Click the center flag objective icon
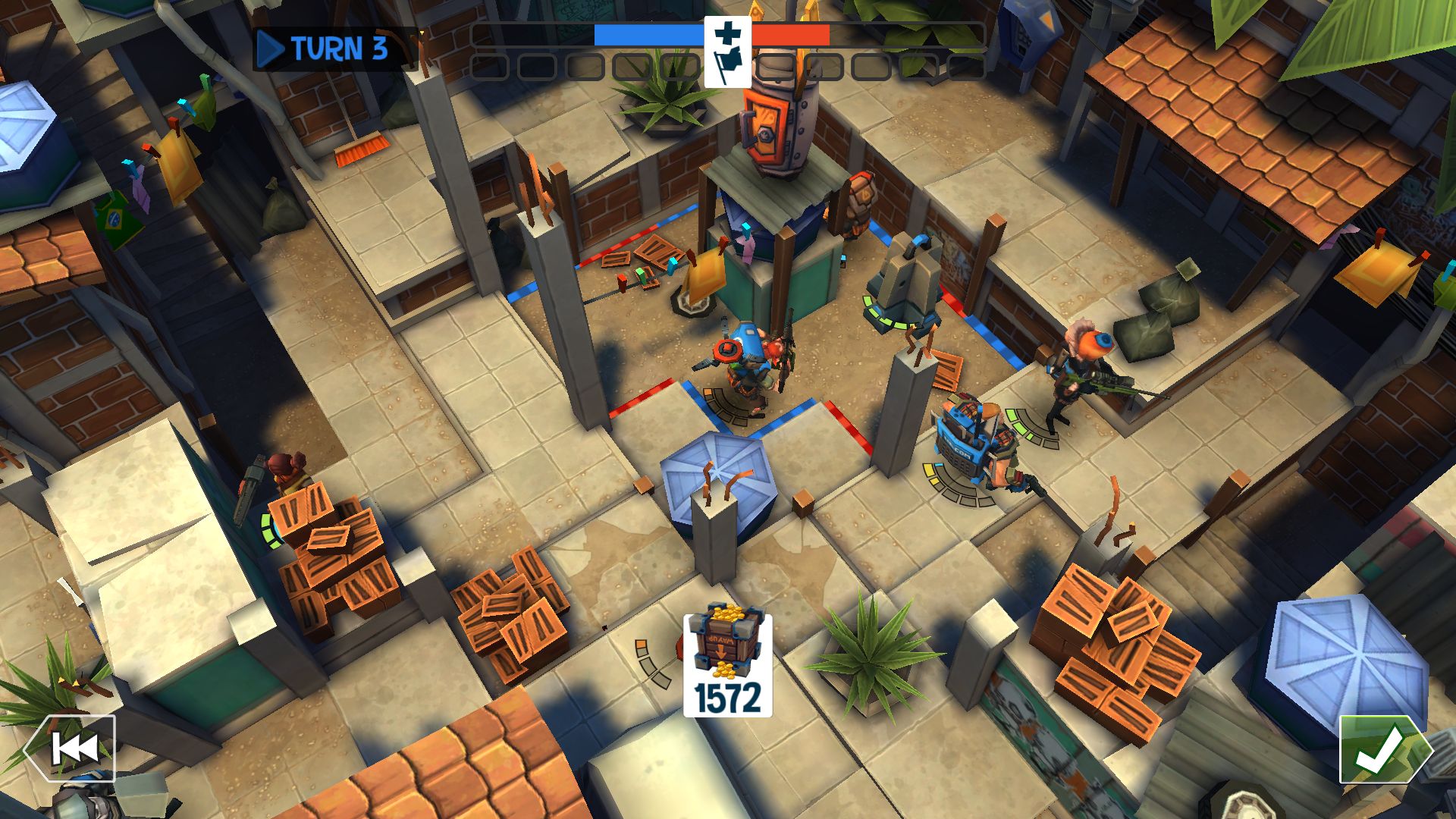The image size is (1456, 819). click(x=727, y=52)
